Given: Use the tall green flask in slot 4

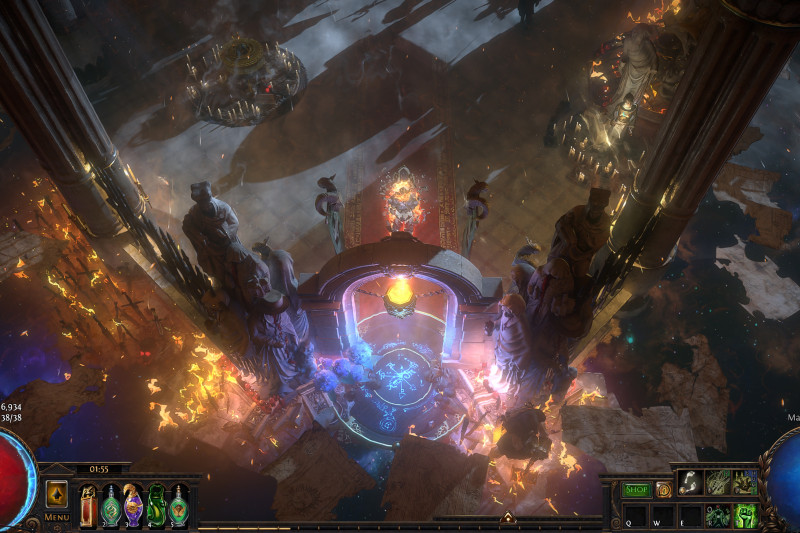Looking at the screenshot, I should (x=156, y=504).
